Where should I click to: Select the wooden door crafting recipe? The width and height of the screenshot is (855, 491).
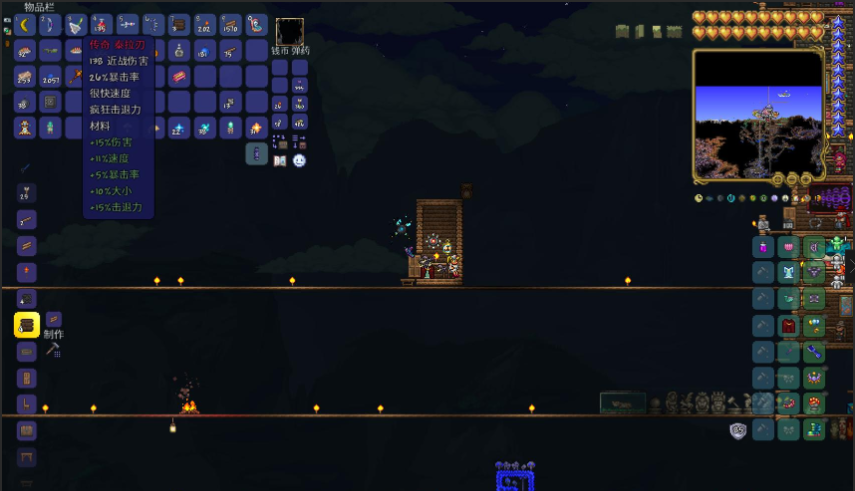pyautogui.click(x=26, y=378)
